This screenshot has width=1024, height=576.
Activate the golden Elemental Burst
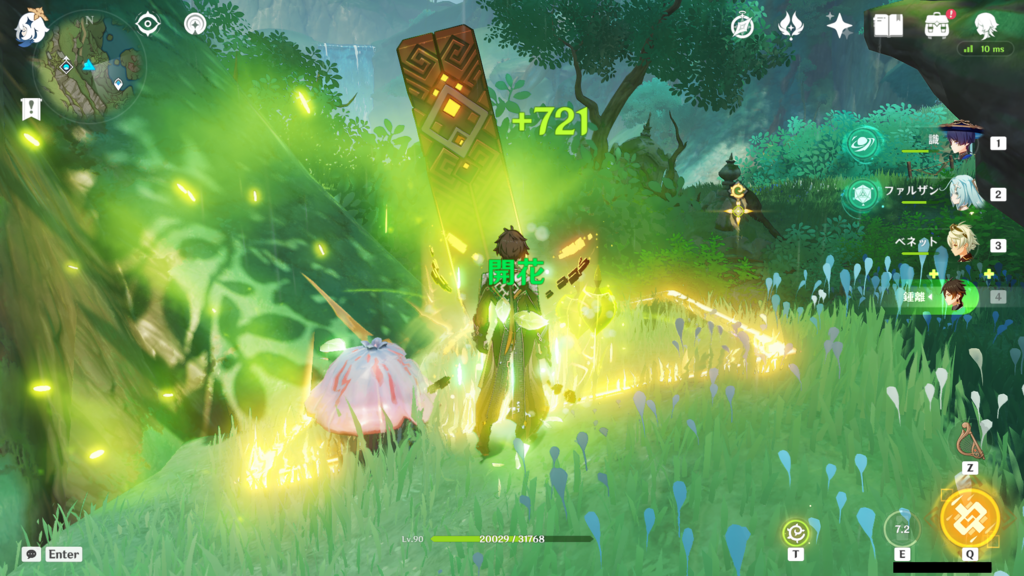tap(969, 518)
